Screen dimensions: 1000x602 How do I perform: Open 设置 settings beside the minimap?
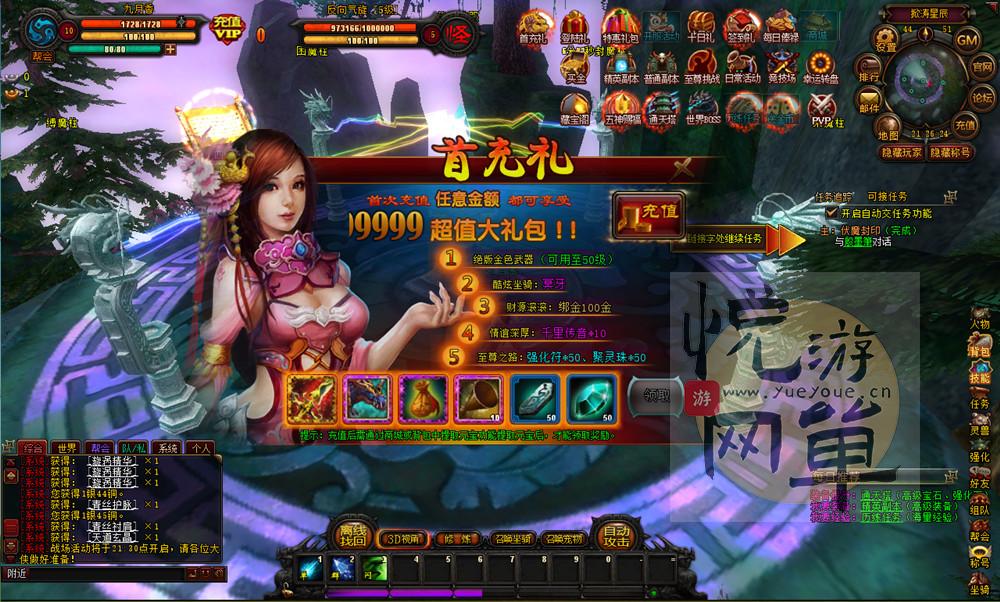(885, 39)
